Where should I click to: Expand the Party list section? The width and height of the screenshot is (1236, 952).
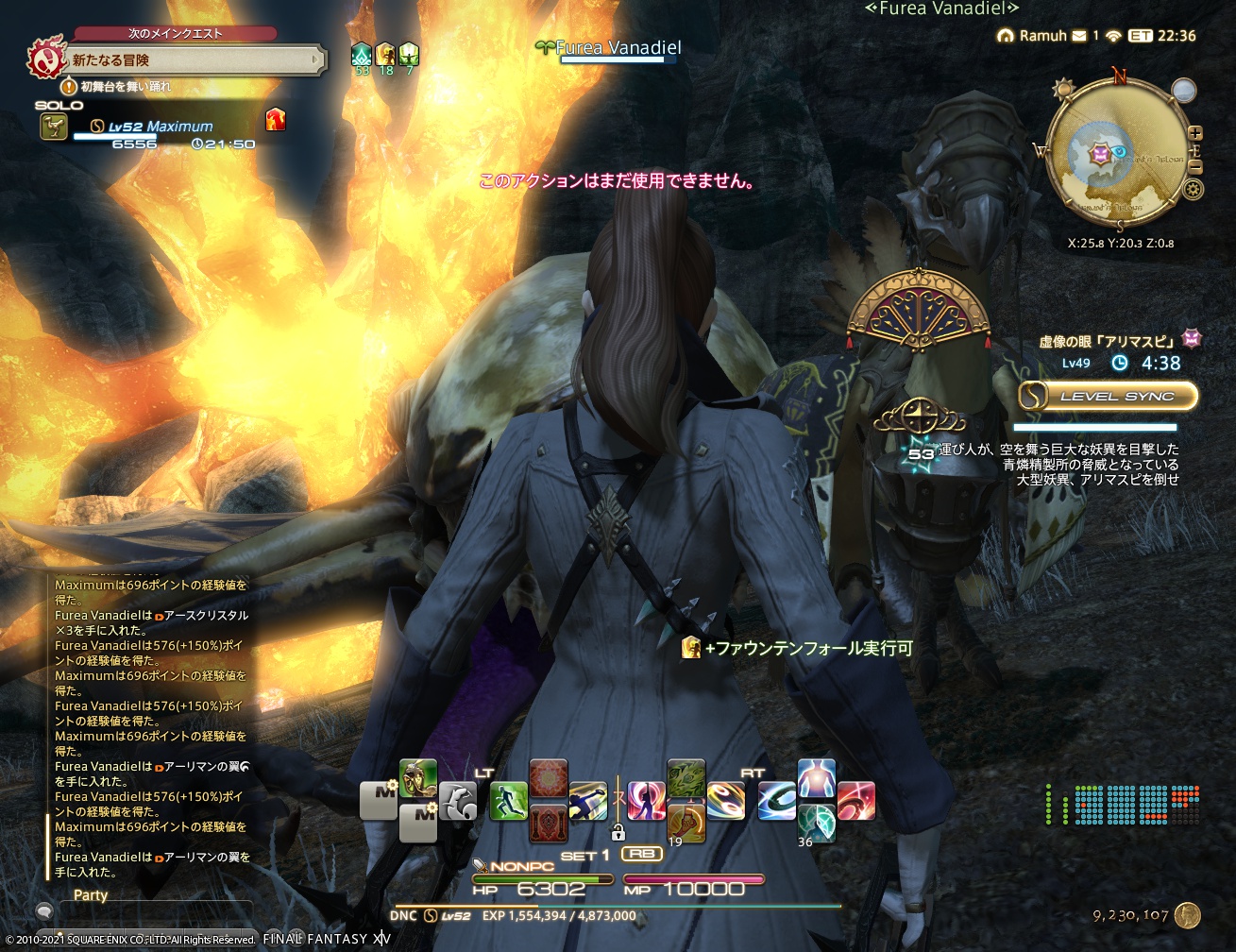(91, 895)
